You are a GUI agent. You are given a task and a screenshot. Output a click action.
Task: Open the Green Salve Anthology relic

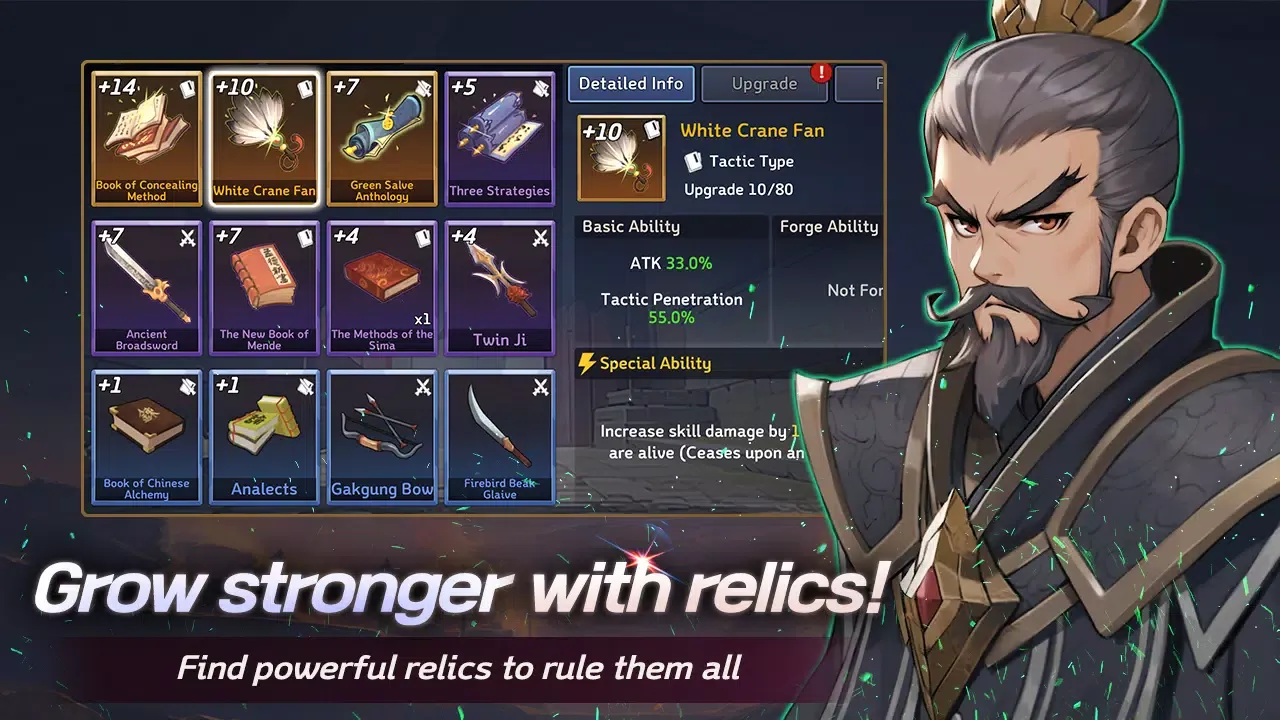click(382, 137)
